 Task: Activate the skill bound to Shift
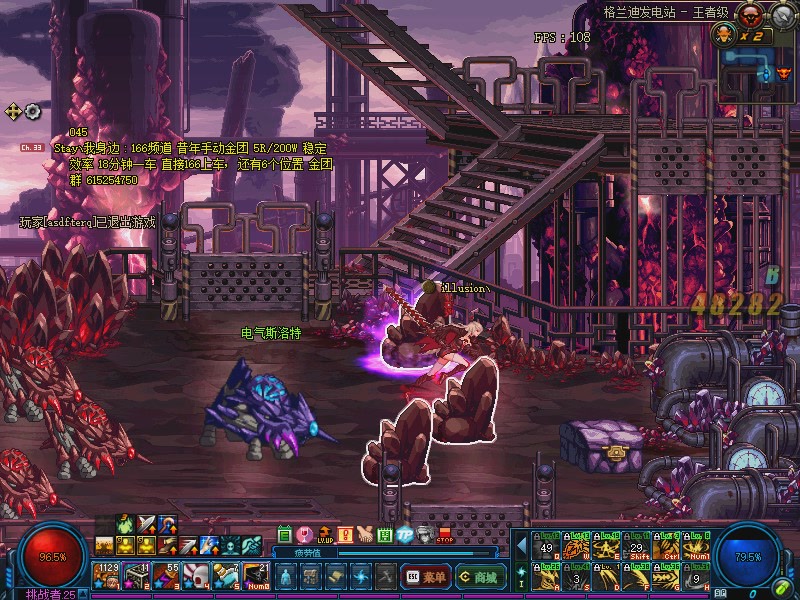point(636,547)
